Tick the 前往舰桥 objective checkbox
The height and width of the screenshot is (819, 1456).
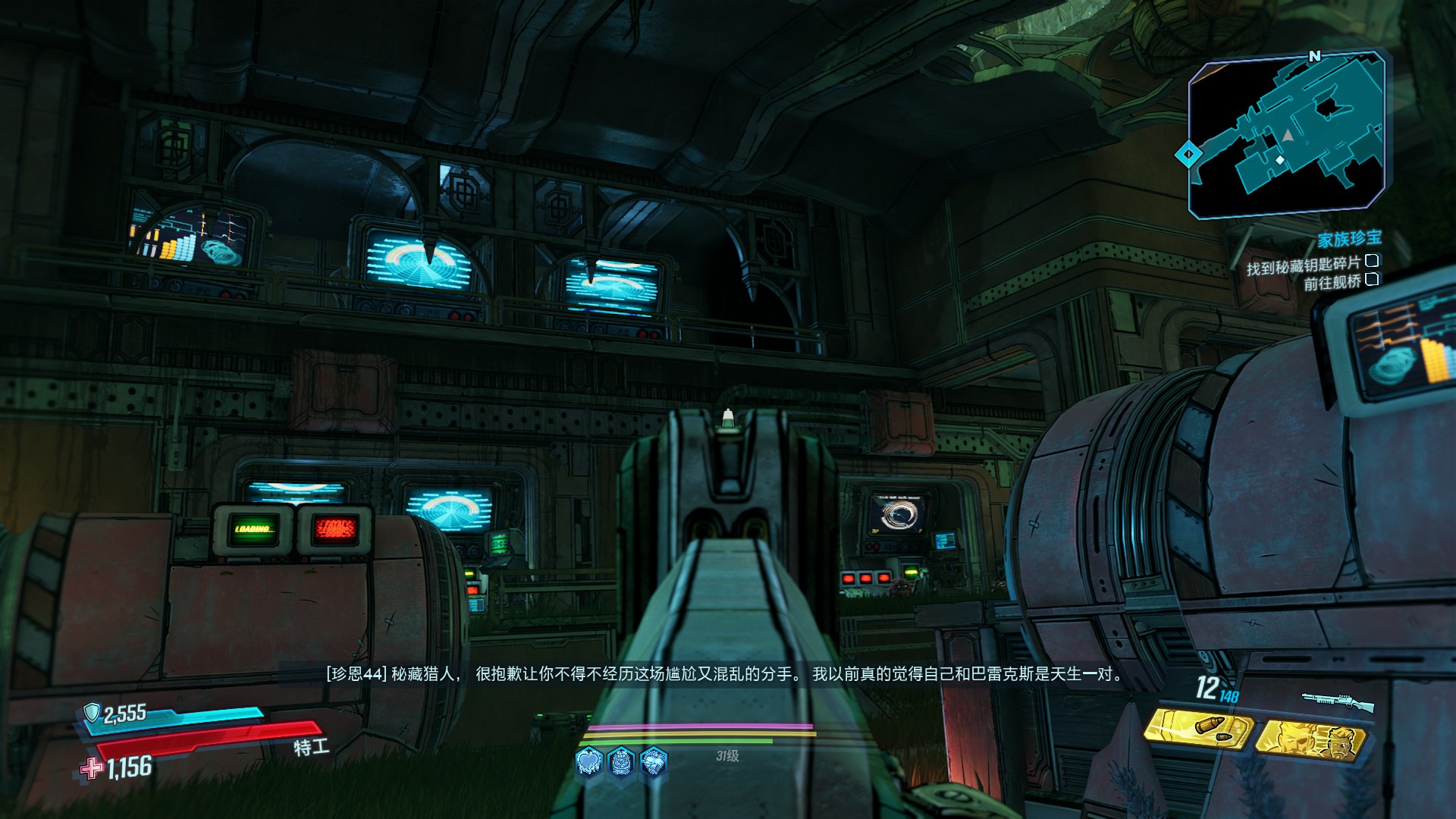tap(1371, 280)
